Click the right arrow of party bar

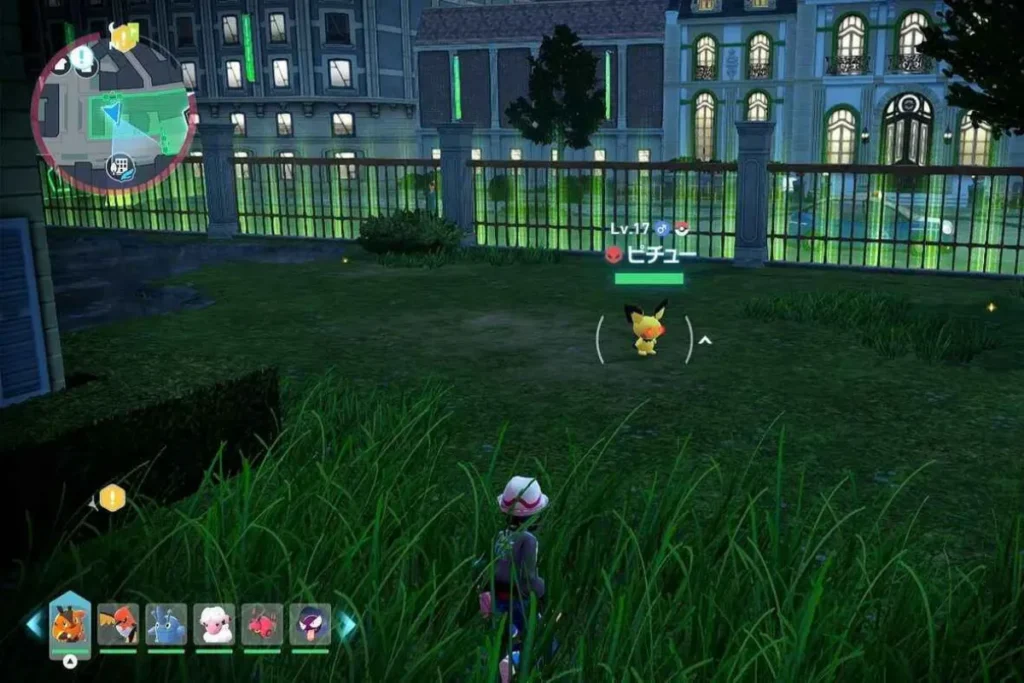tap(346, 625)
